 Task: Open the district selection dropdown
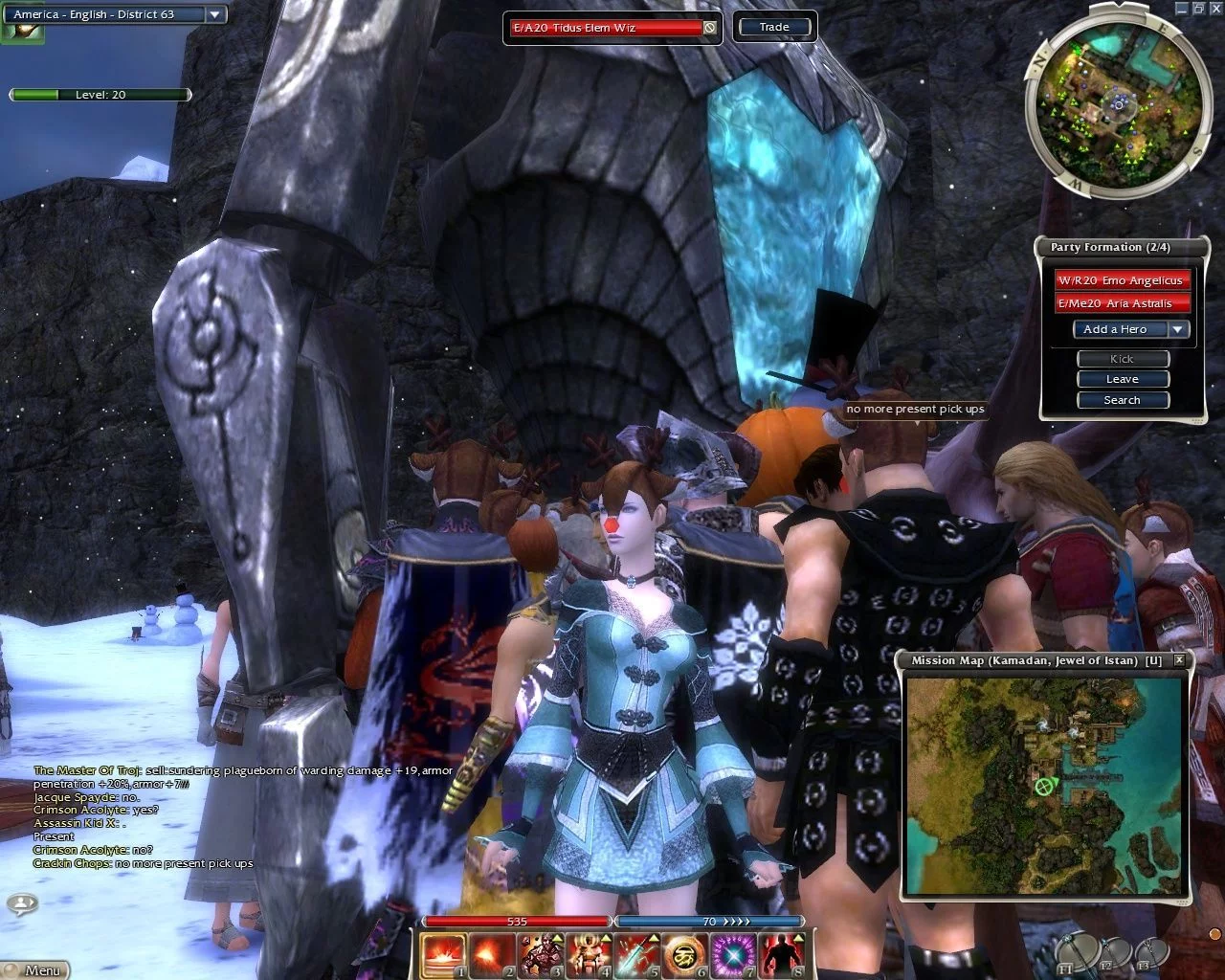[214, 14]
